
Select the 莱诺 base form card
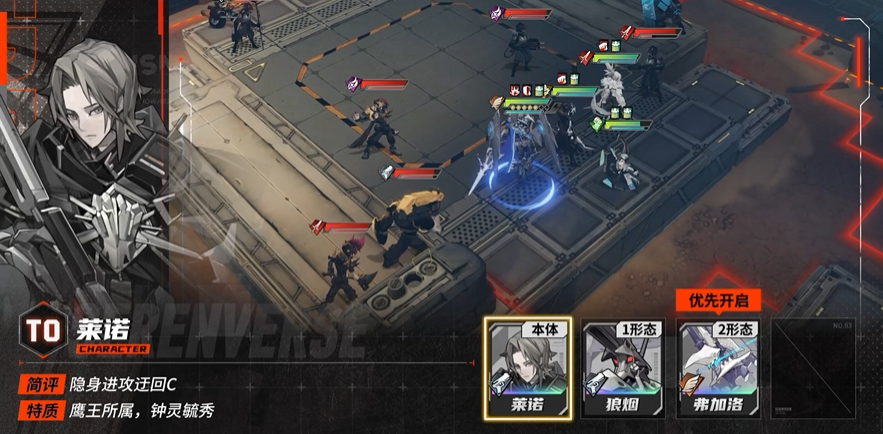(527, 367)
